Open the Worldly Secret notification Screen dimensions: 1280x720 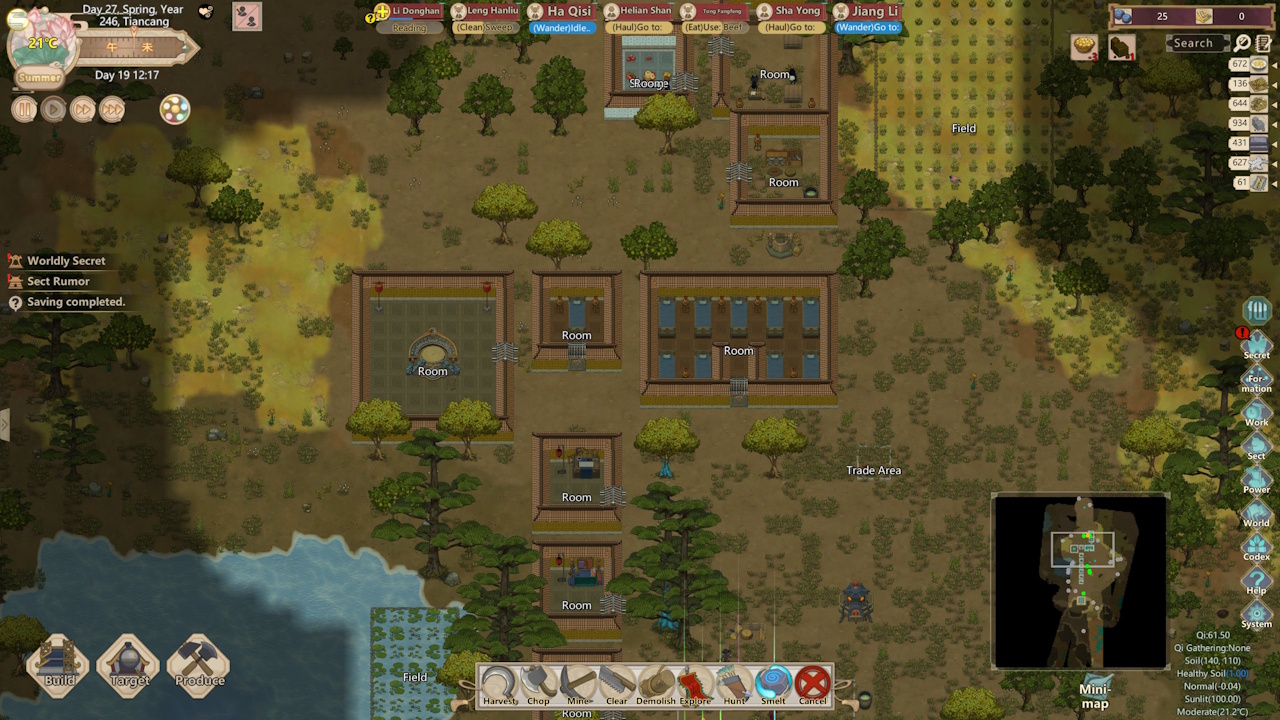tap(66, 261)
